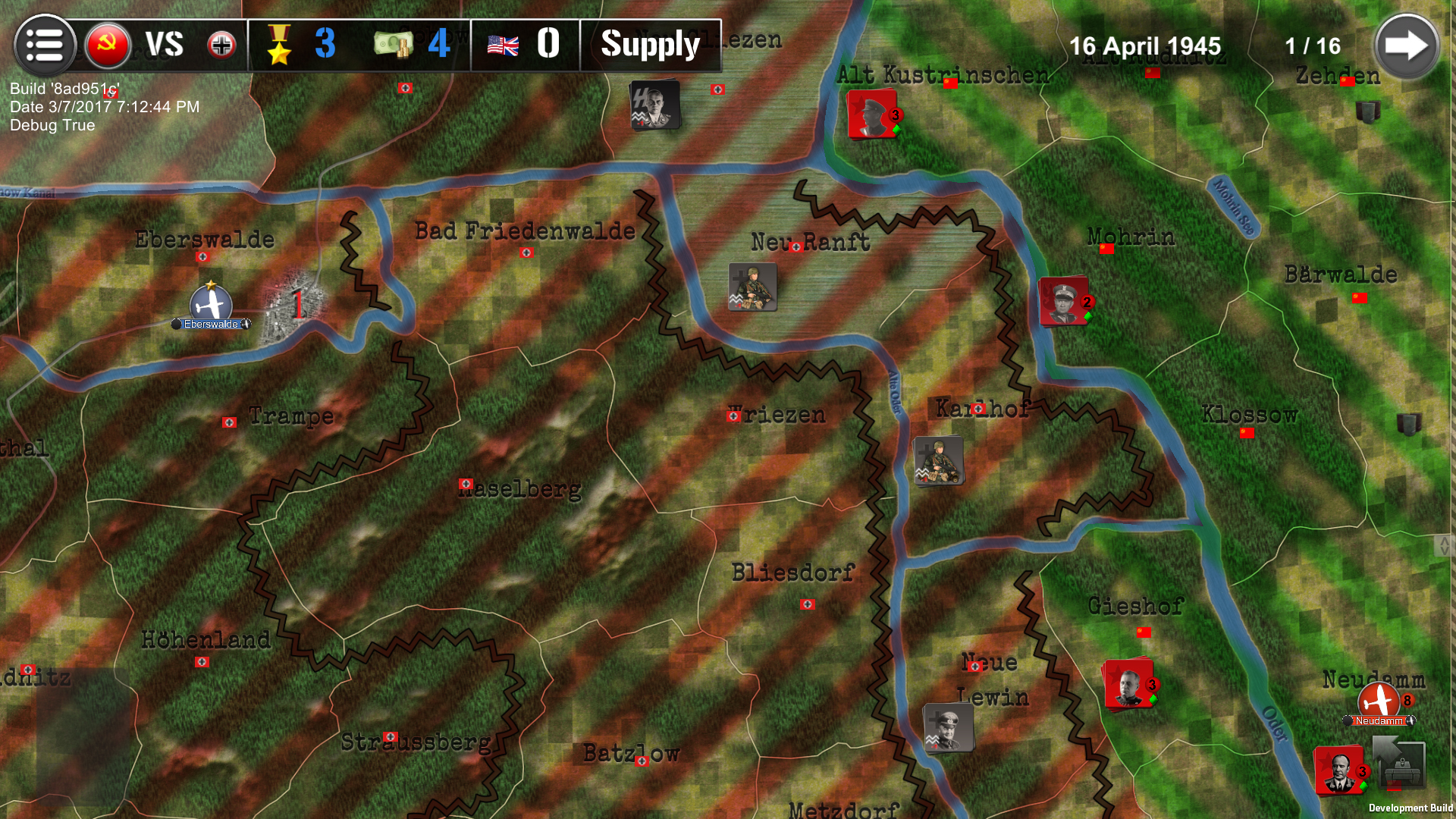Screen dimensions: 1456x819
Task: Toggle the plane button on the Eberswalde label
Action: (x=248, y=324)
